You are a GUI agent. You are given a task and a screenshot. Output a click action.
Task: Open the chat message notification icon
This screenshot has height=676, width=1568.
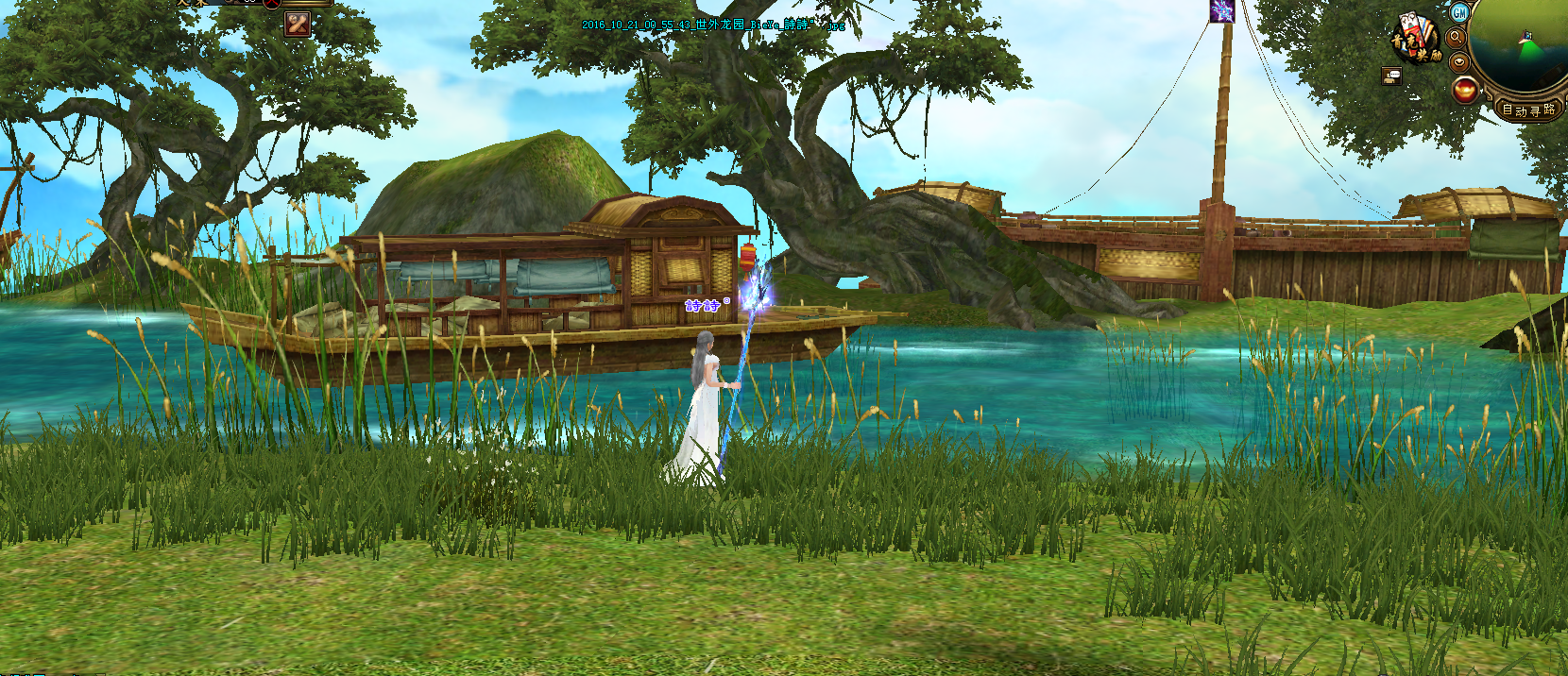click(x=1391, y=76)
